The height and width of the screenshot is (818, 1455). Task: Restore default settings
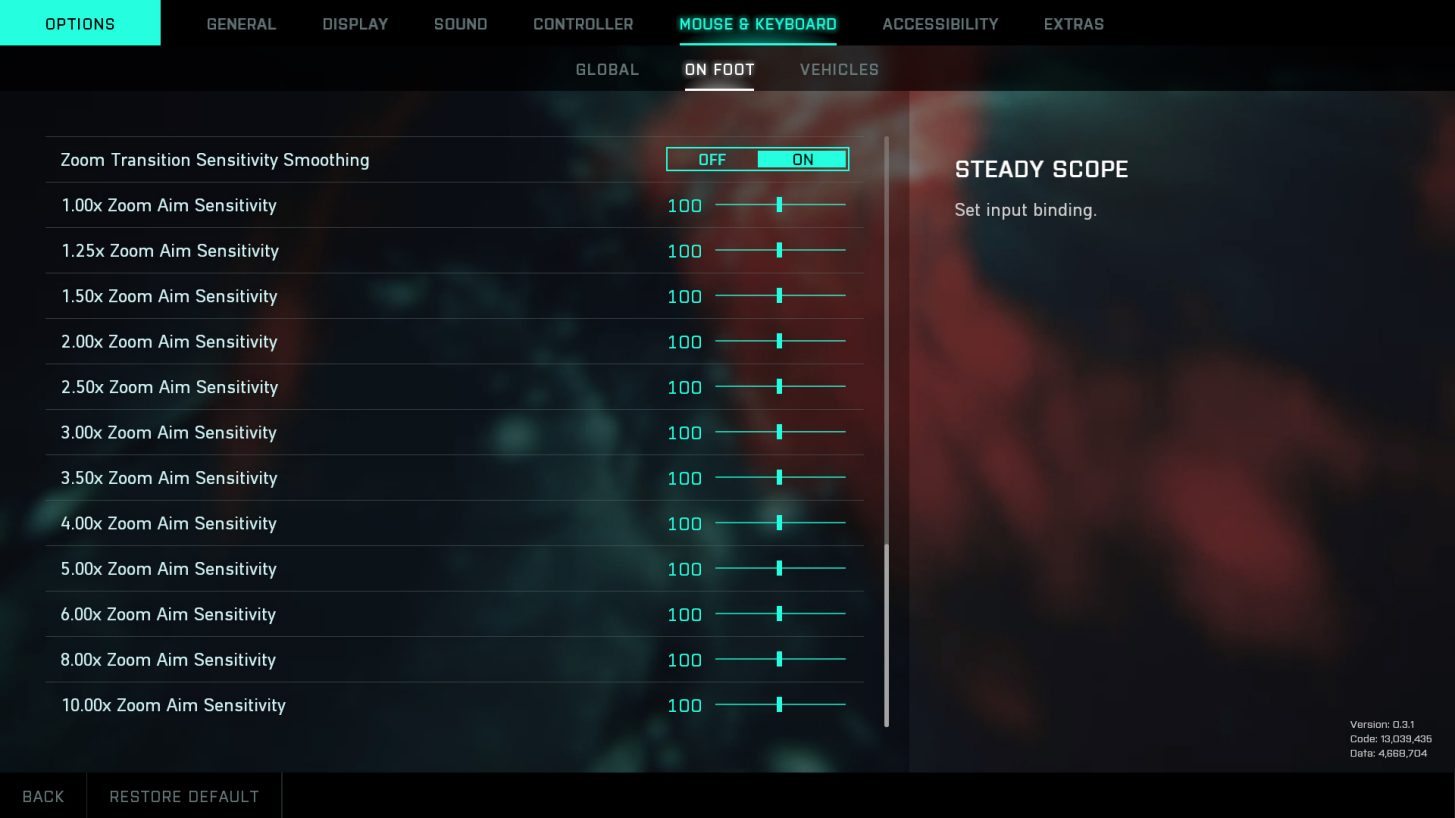[x=184, y=797]
